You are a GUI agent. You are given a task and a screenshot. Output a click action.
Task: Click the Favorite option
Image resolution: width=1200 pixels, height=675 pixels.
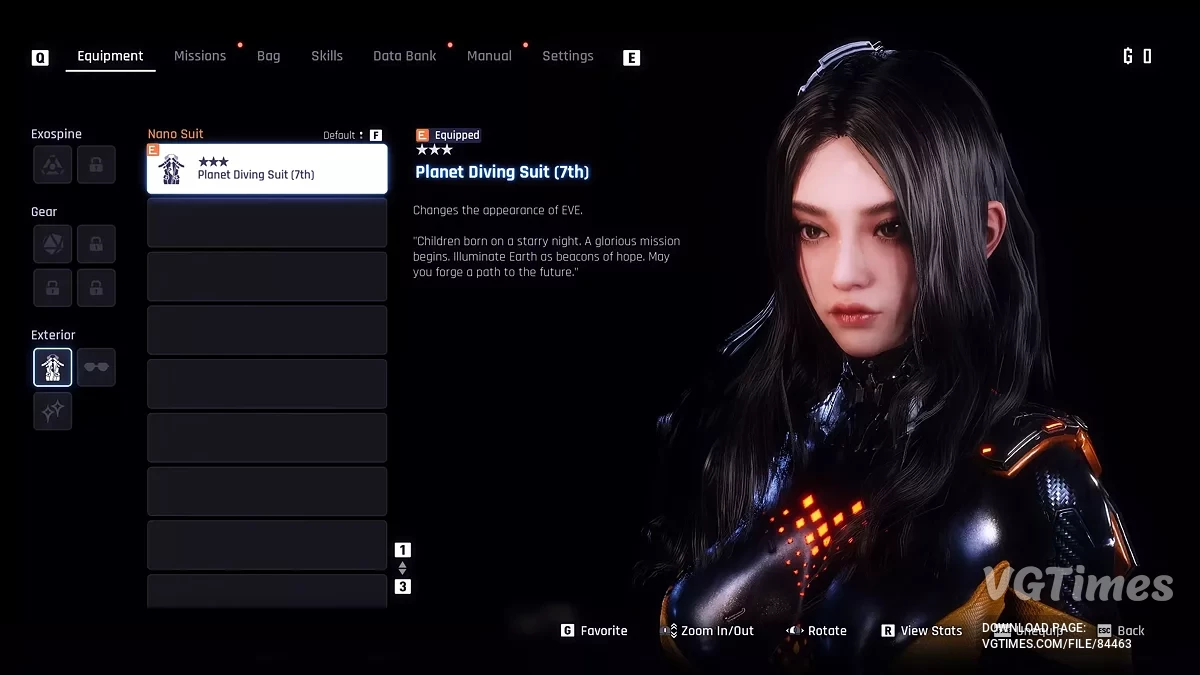pos(594,631)
